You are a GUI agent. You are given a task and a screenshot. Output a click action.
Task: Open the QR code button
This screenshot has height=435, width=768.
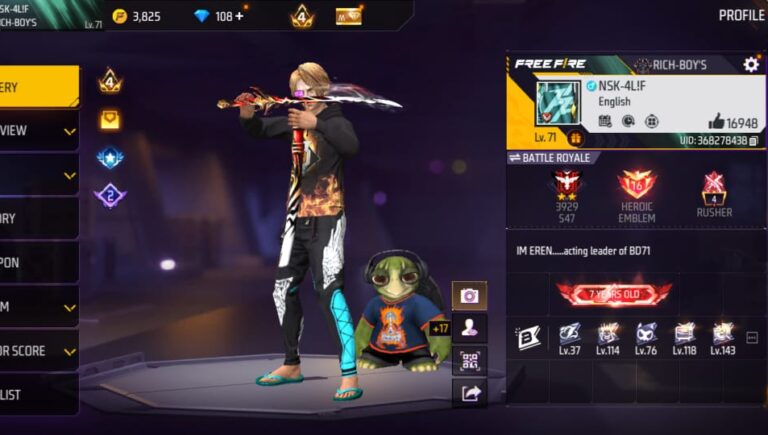[469, 360]
